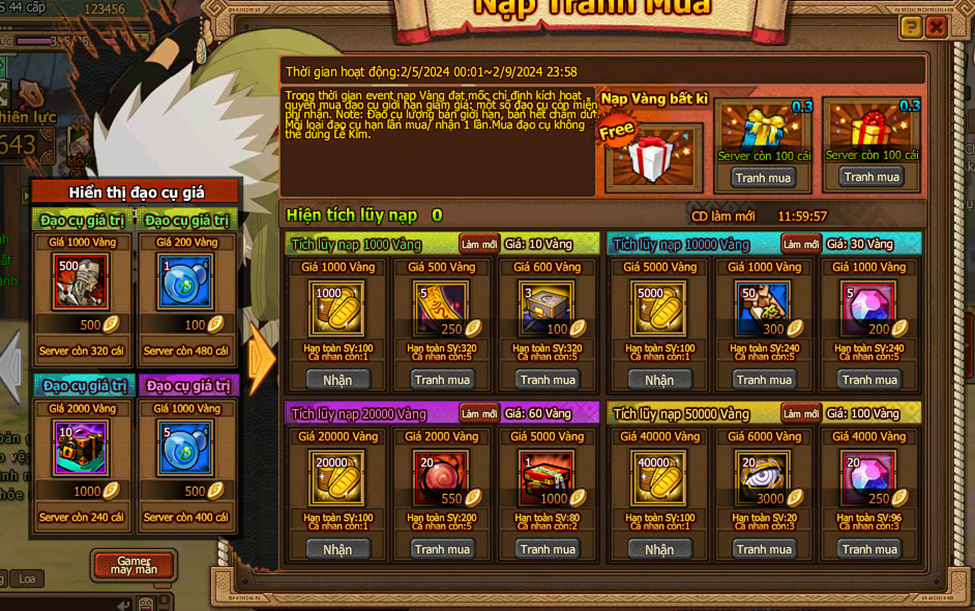This screenshot has width=975, height=611.
Task: Select the scroll item priced 500 gold
Action: pos(82,282)
